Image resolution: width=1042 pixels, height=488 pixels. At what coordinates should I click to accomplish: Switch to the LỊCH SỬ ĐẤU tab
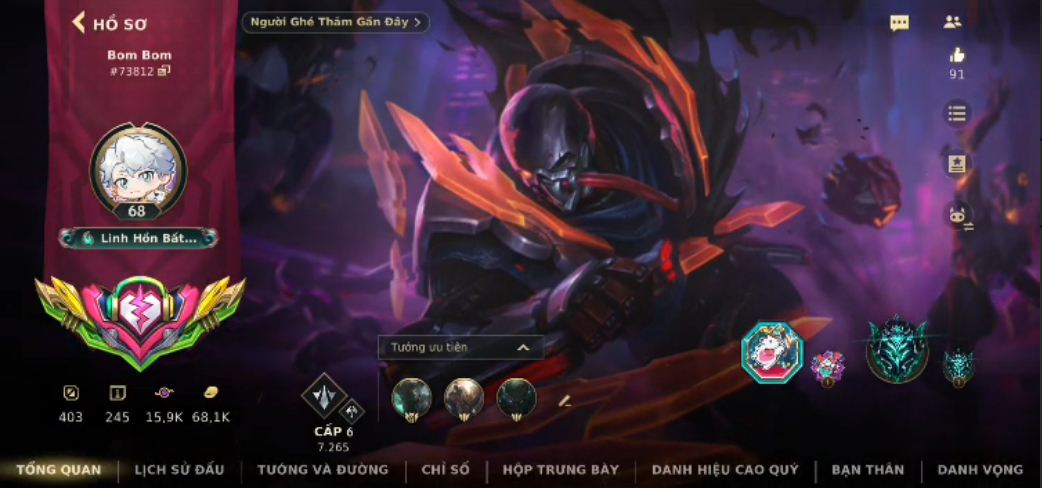tap(180, 469)
